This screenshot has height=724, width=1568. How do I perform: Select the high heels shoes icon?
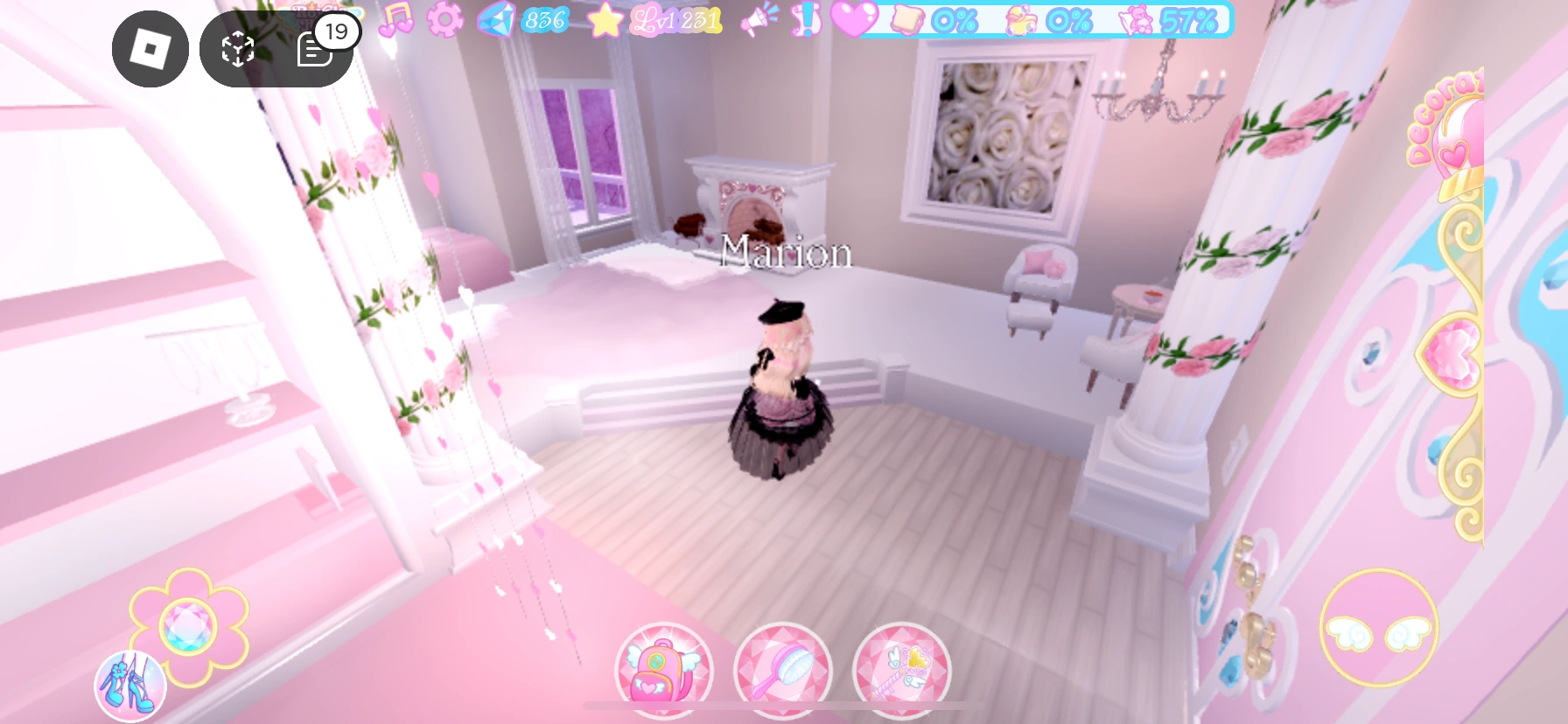[129, 687]
